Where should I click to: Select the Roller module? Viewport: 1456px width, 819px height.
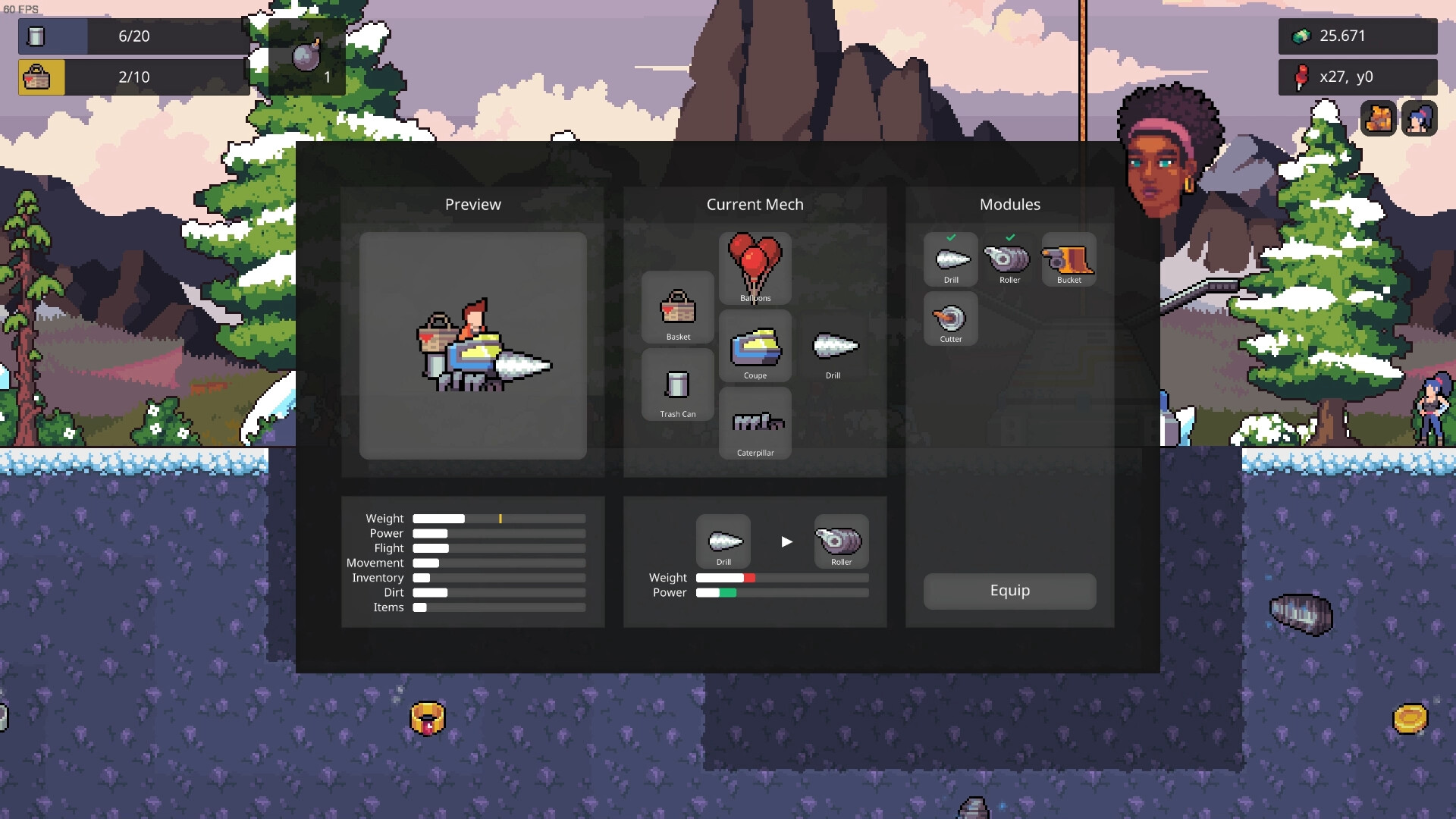click(x=1009, y=259)
